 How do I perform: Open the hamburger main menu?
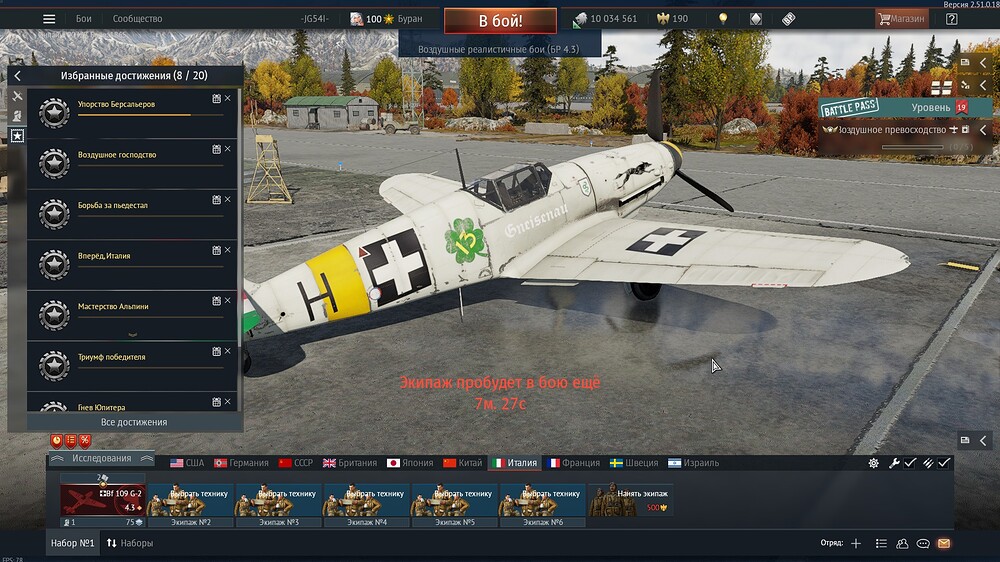click(x=49, y=19)
